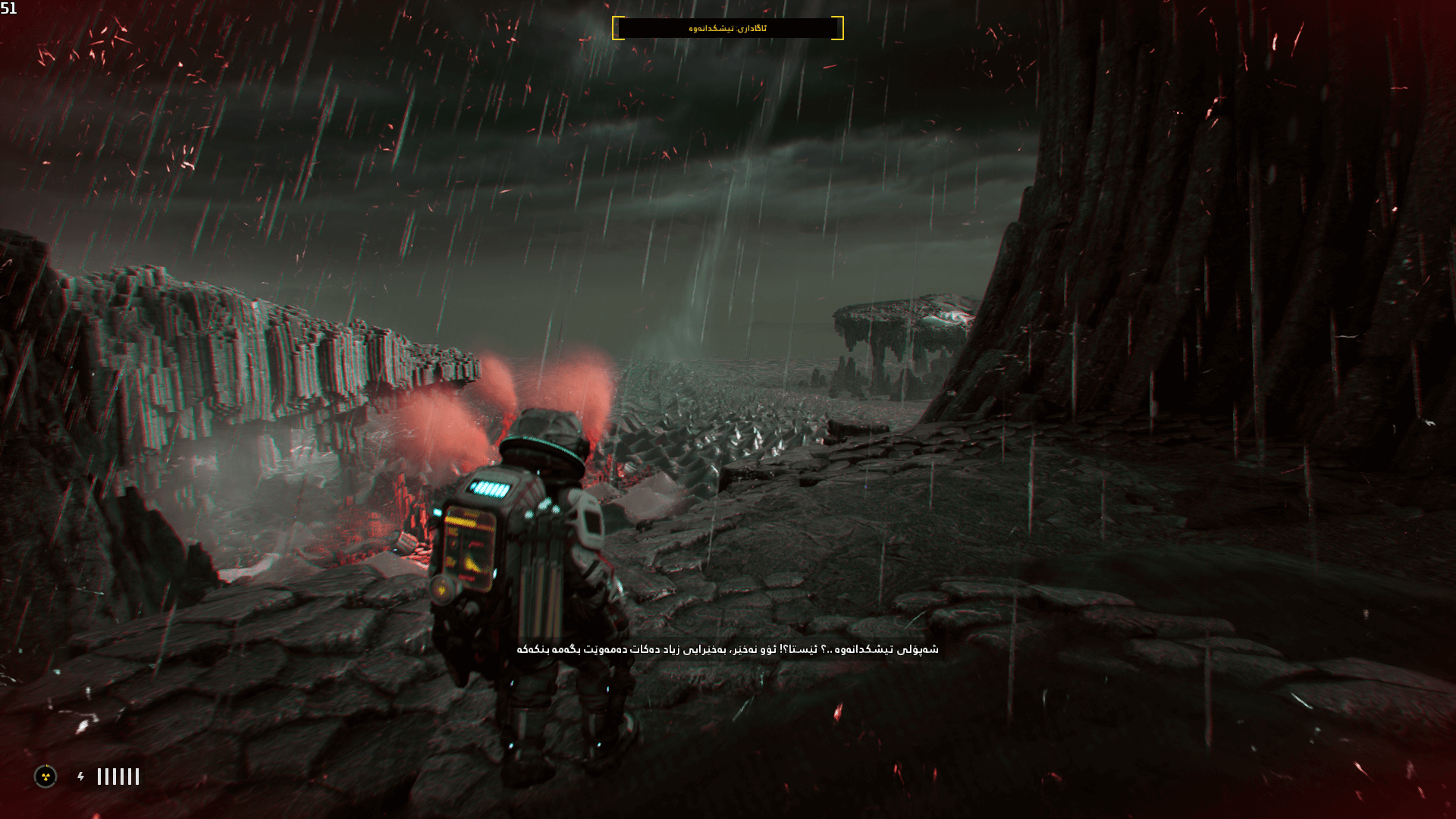This screenshot has height=819, width=1456.
Task: Click the yellow radiation trefoil symbol
Action: tap(46, 778)
